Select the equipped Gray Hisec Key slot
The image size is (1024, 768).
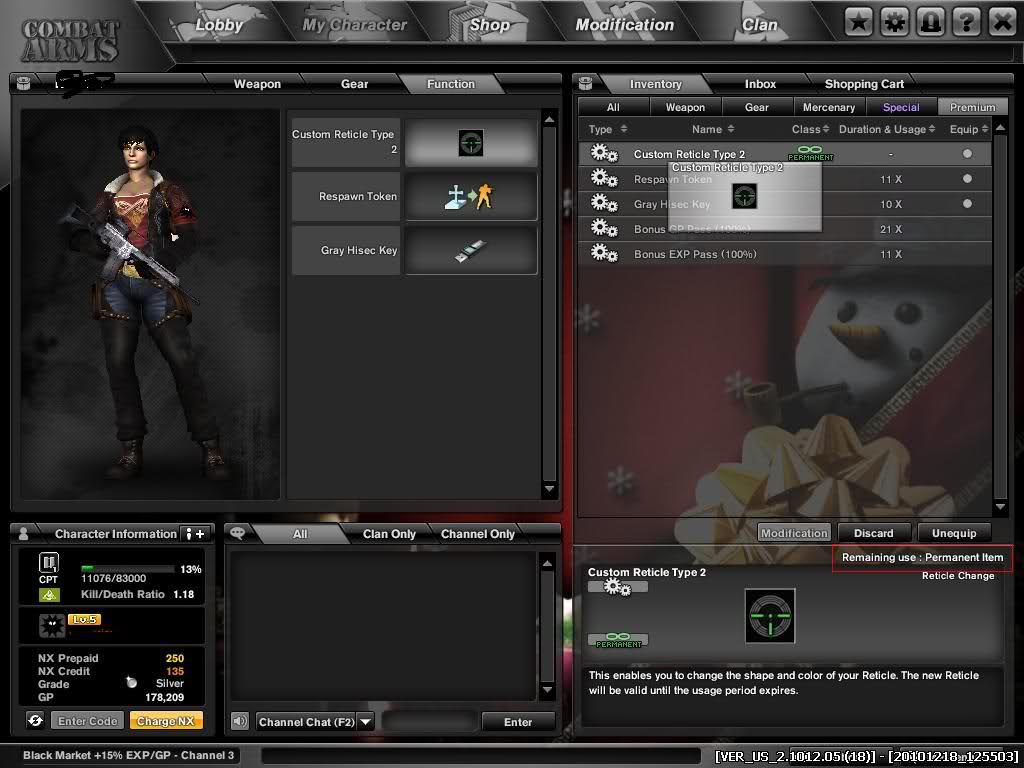point(471,250)
